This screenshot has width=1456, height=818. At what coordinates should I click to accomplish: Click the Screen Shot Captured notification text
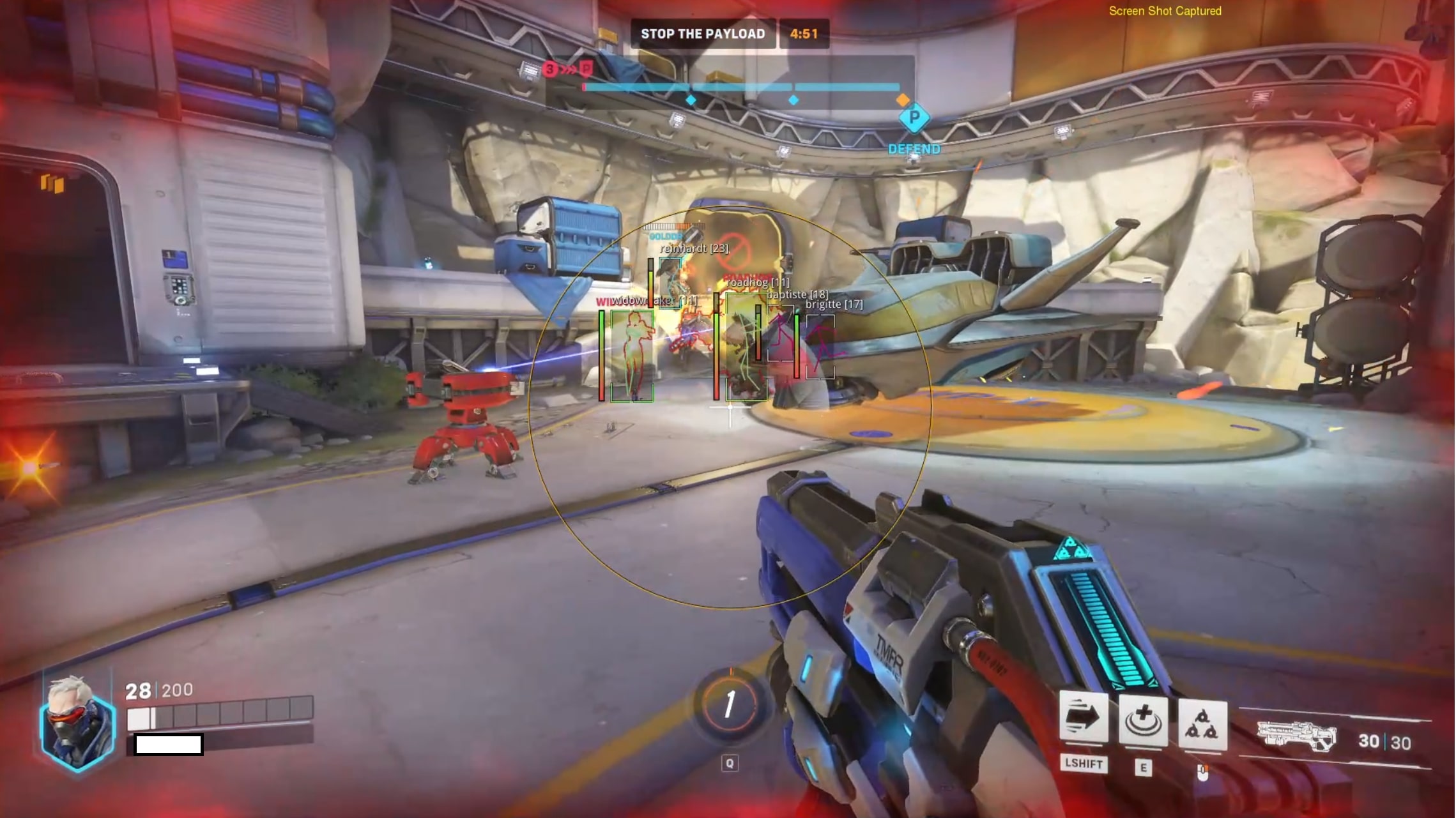(1164, 11)
